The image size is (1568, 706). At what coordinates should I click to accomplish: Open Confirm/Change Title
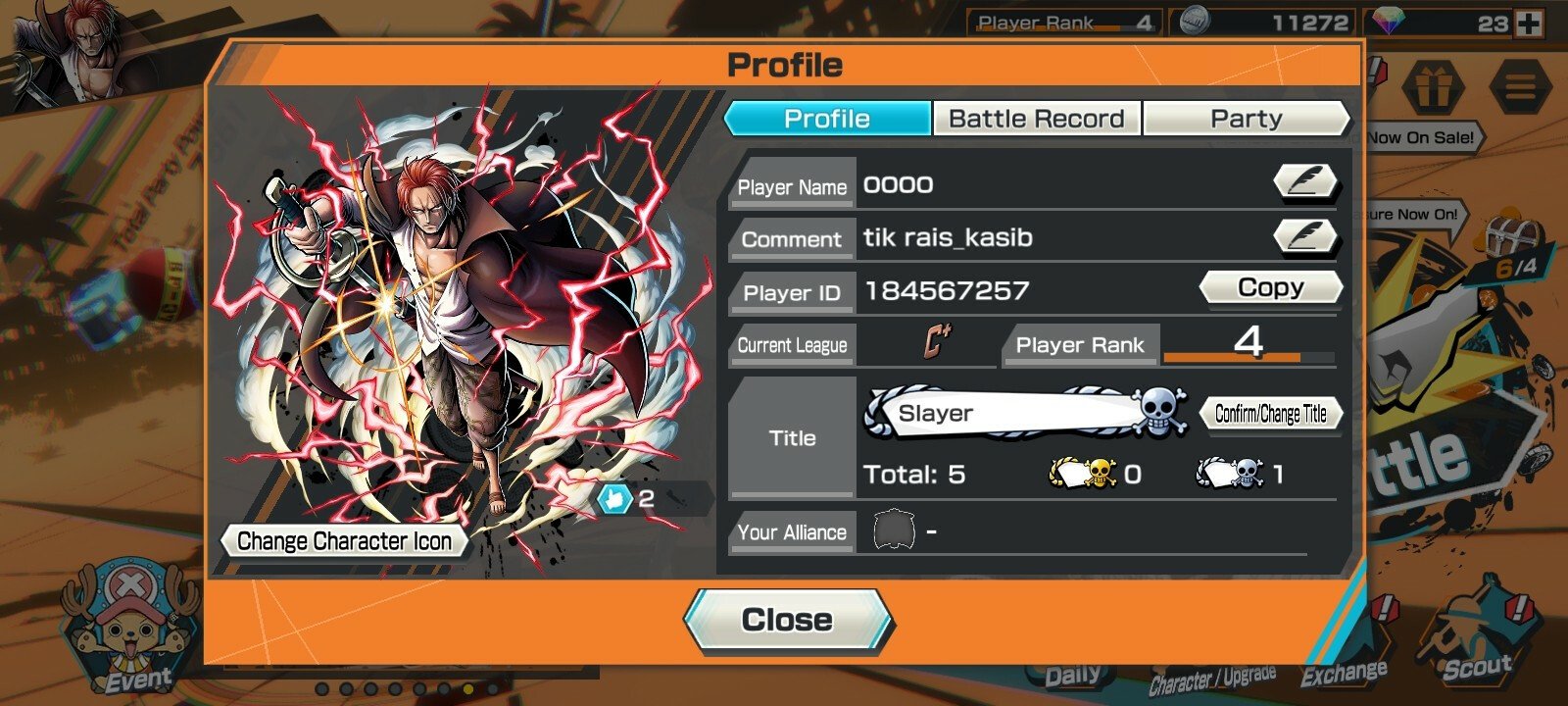[x=1270, y=414]
